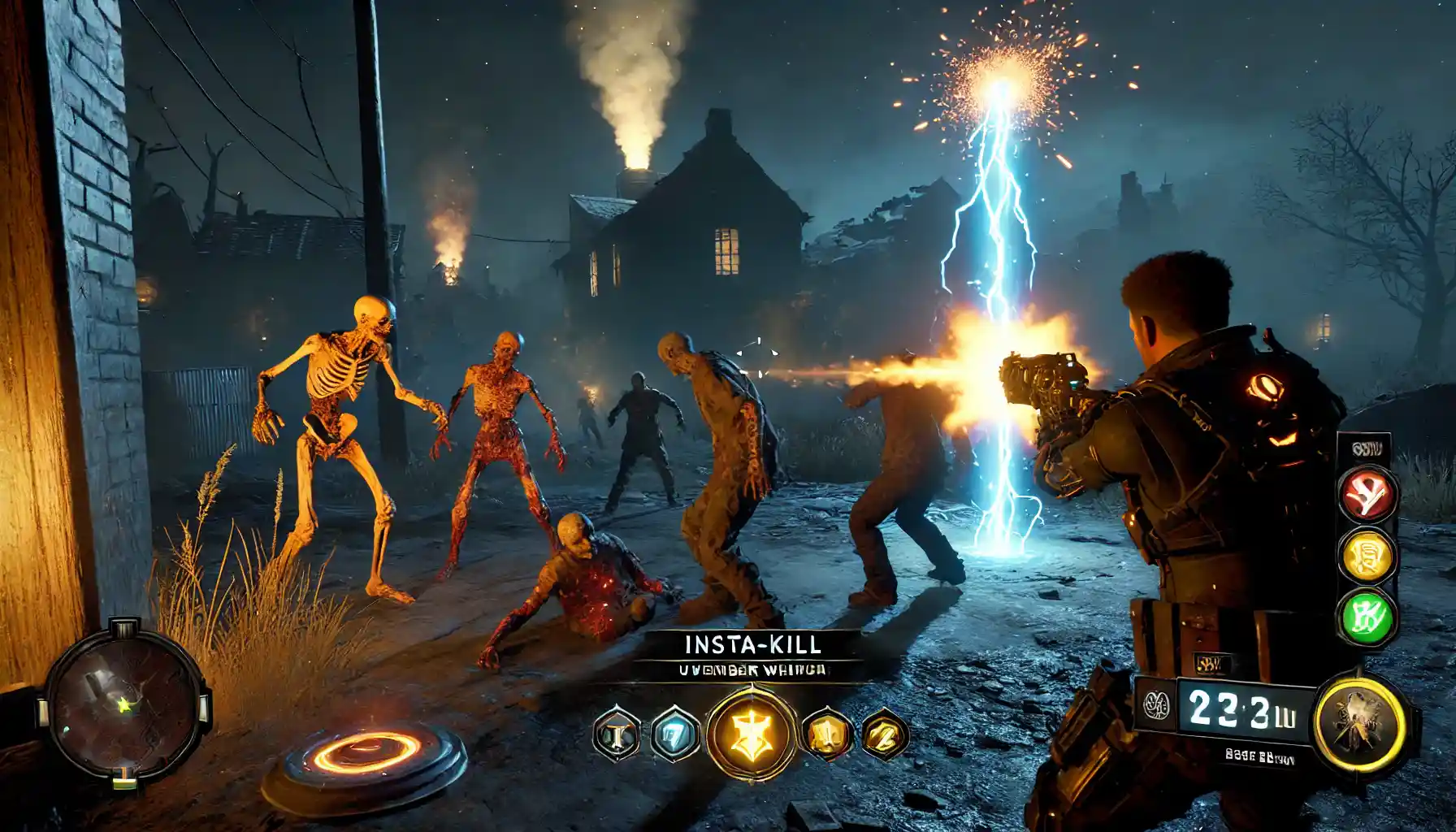Select the grey hexagon icon with gold pillar
Viewport: 1456px width, 832px height.
pyautogui.click(x=617, y=735)
